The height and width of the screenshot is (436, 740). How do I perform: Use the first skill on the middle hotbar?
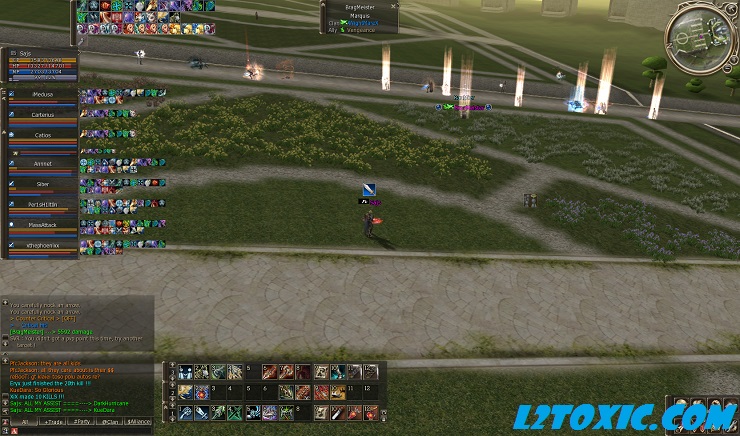click(187, 392)
